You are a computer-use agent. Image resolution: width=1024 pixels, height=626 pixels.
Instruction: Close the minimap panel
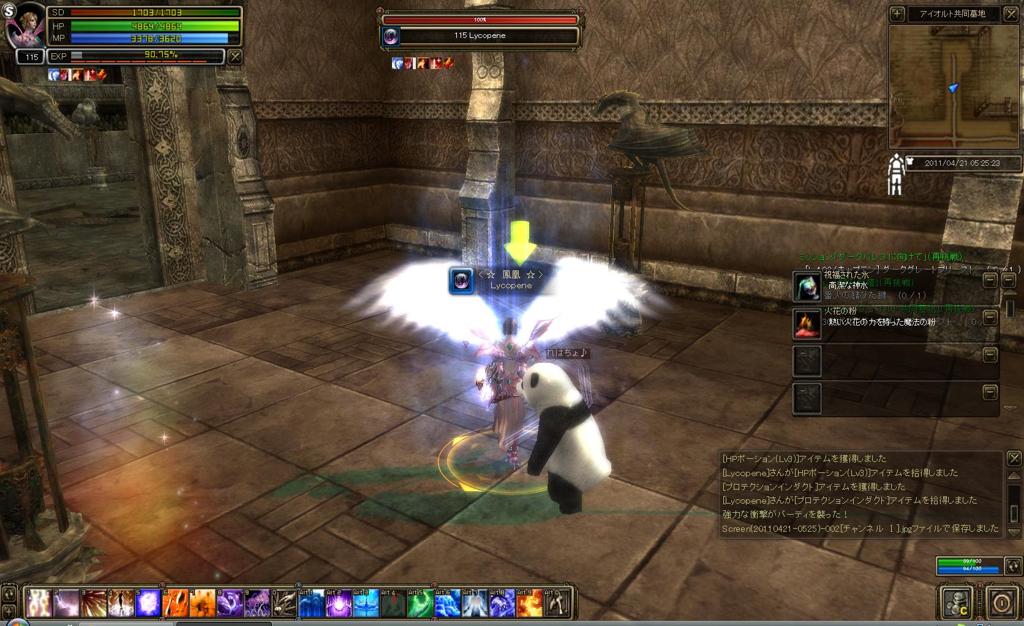1009,14
